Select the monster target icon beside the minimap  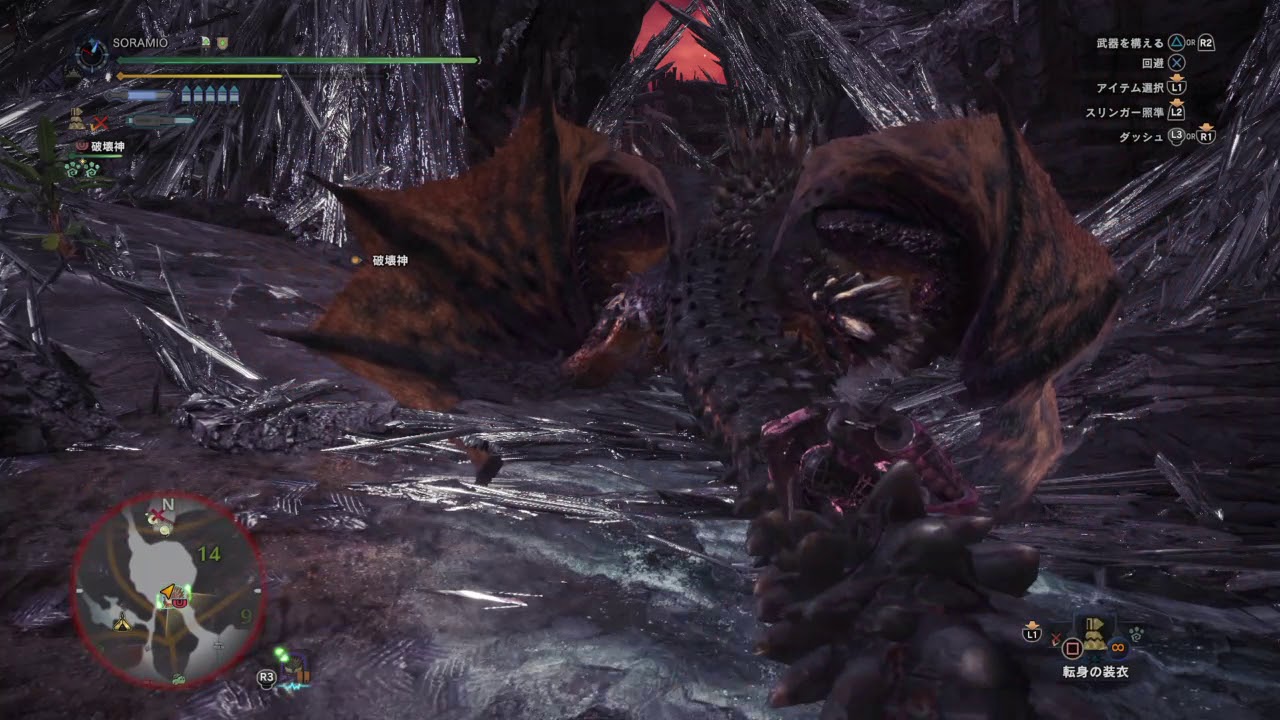[x=295, y=667]
